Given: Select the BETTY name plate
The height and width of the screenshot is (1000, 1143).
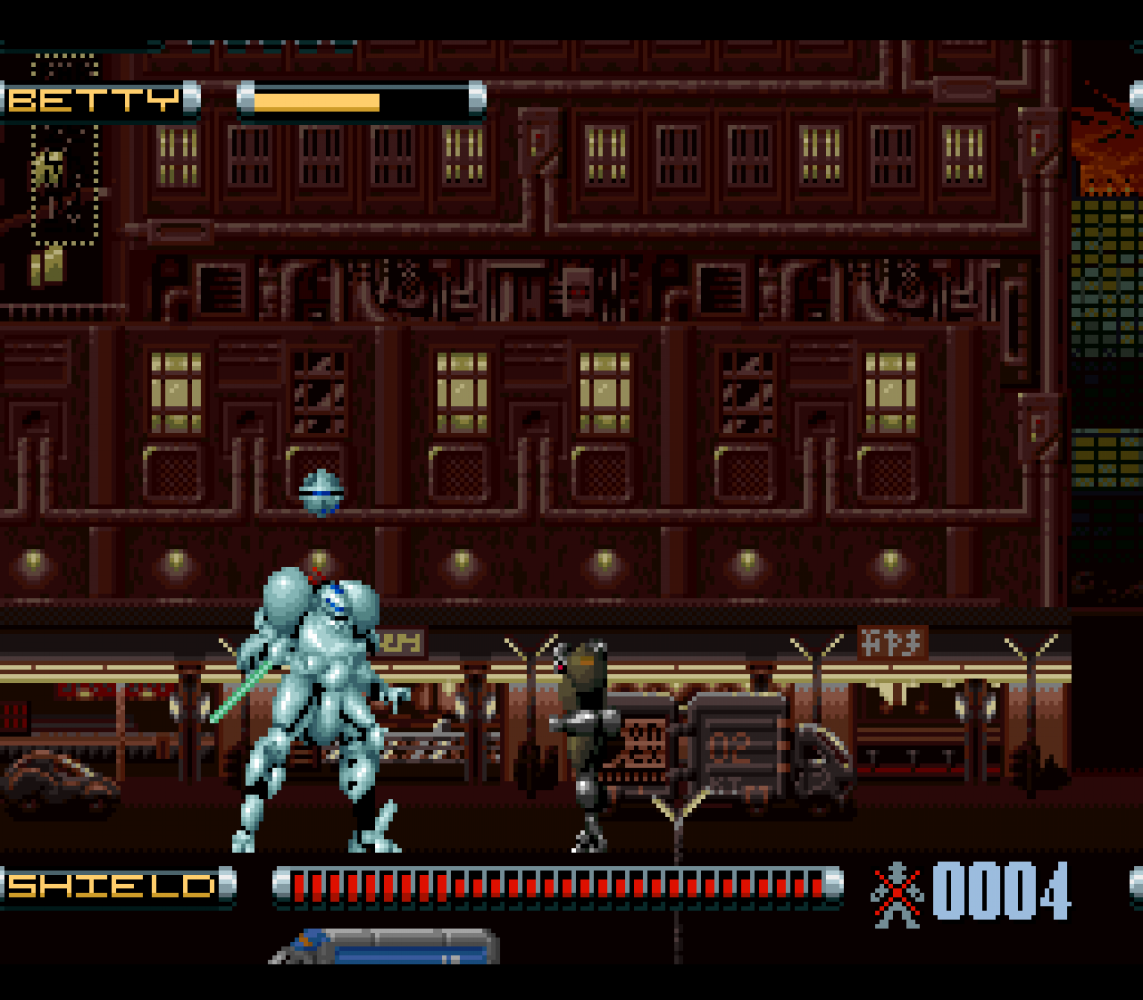Looking at the screenshot, I should [x=98, y=101].
